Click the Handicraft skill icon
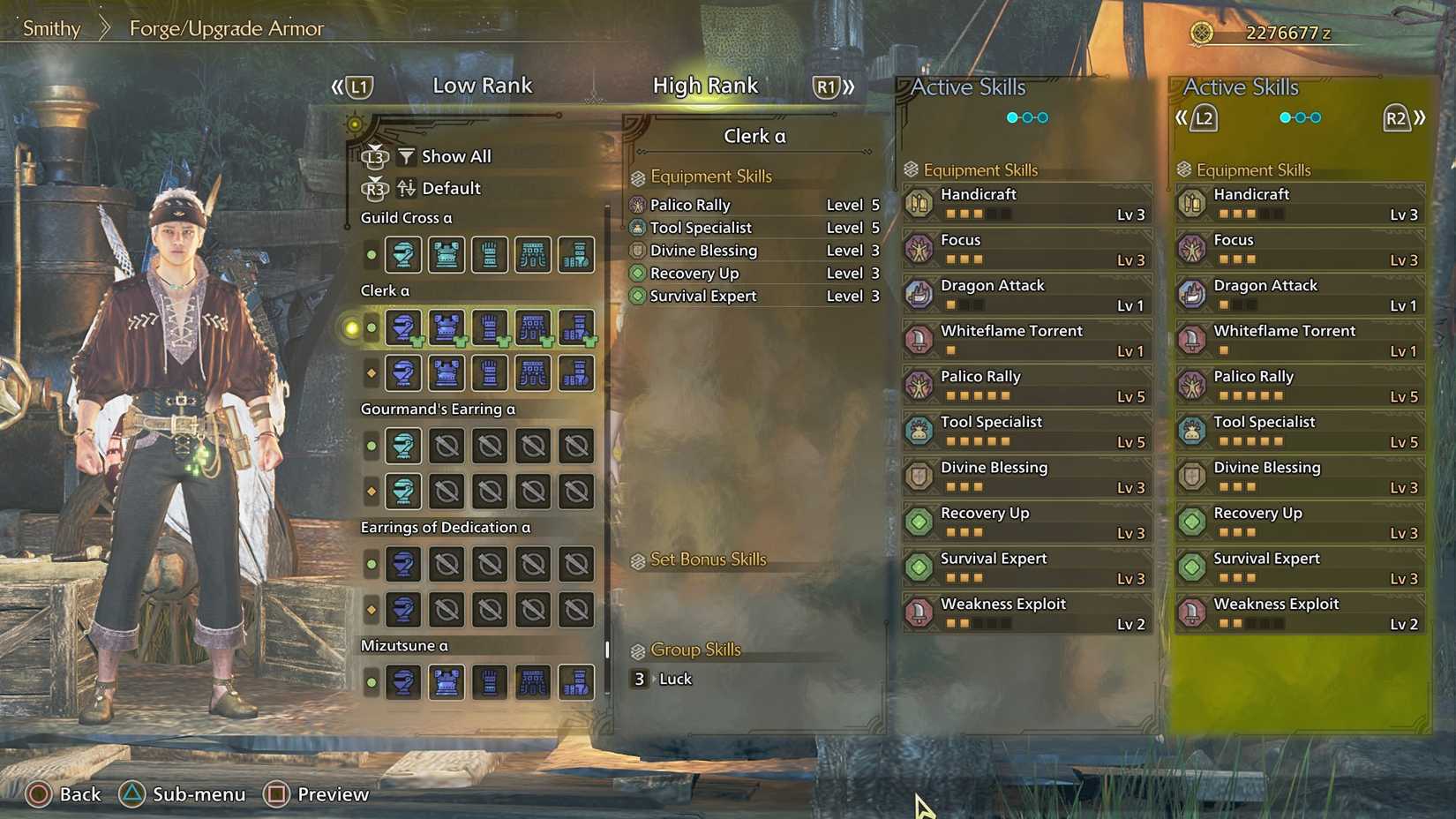This screenshot has height=819, width=1456. click(920, 203)
